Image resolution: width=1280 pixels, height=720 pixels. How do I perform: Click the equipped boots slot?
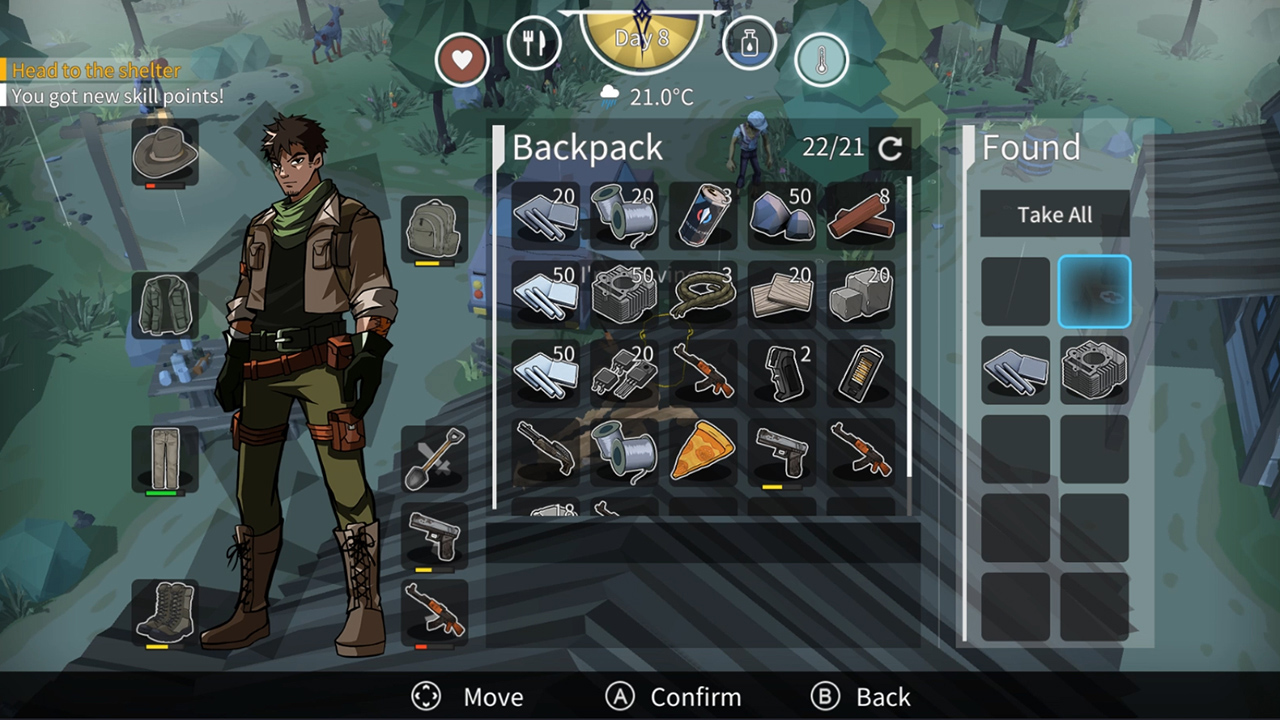164,610
